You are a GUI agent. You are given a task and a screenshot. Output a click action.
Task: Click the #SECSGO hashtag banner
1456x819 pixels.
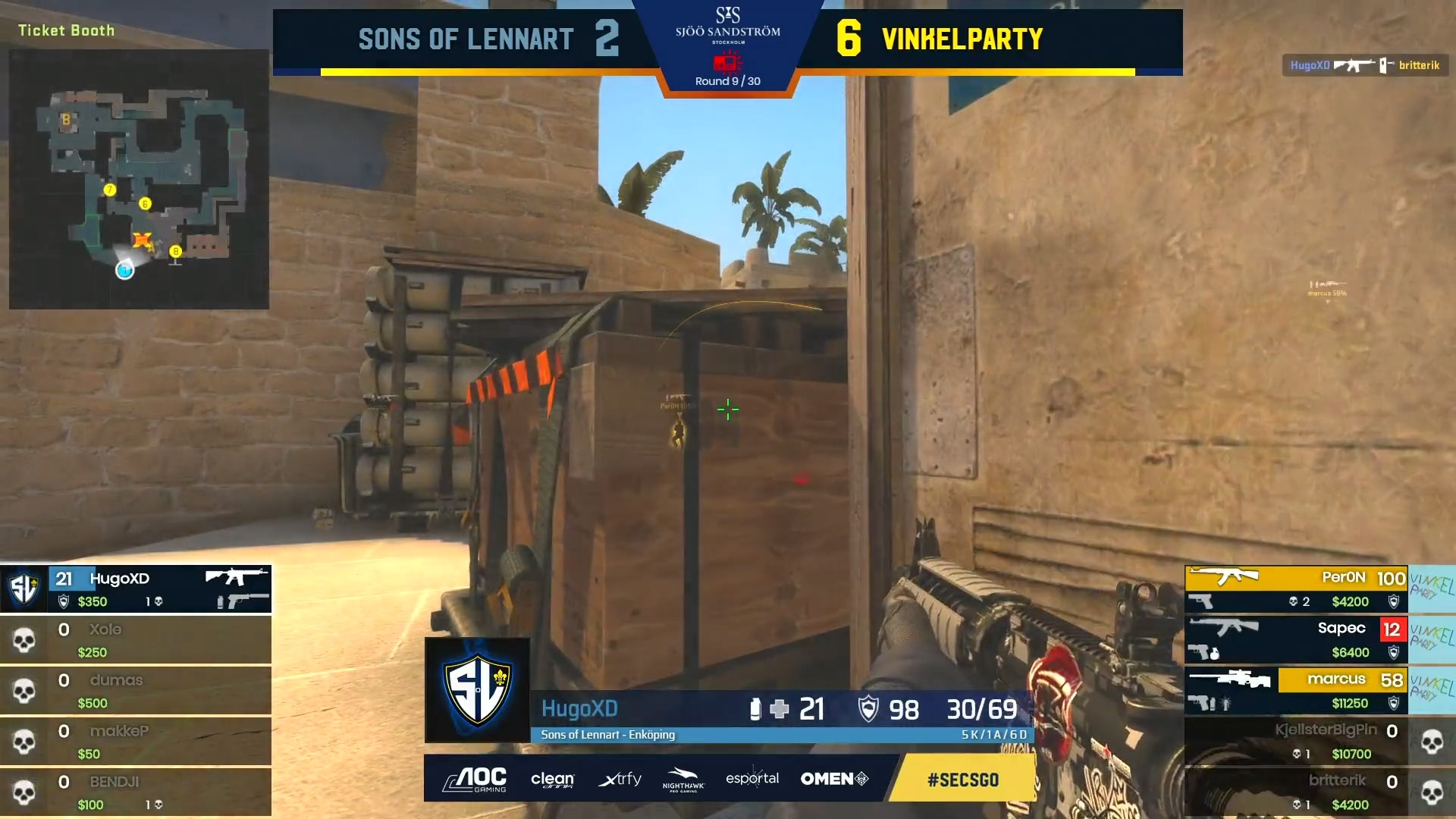click(x=962, y=780)
